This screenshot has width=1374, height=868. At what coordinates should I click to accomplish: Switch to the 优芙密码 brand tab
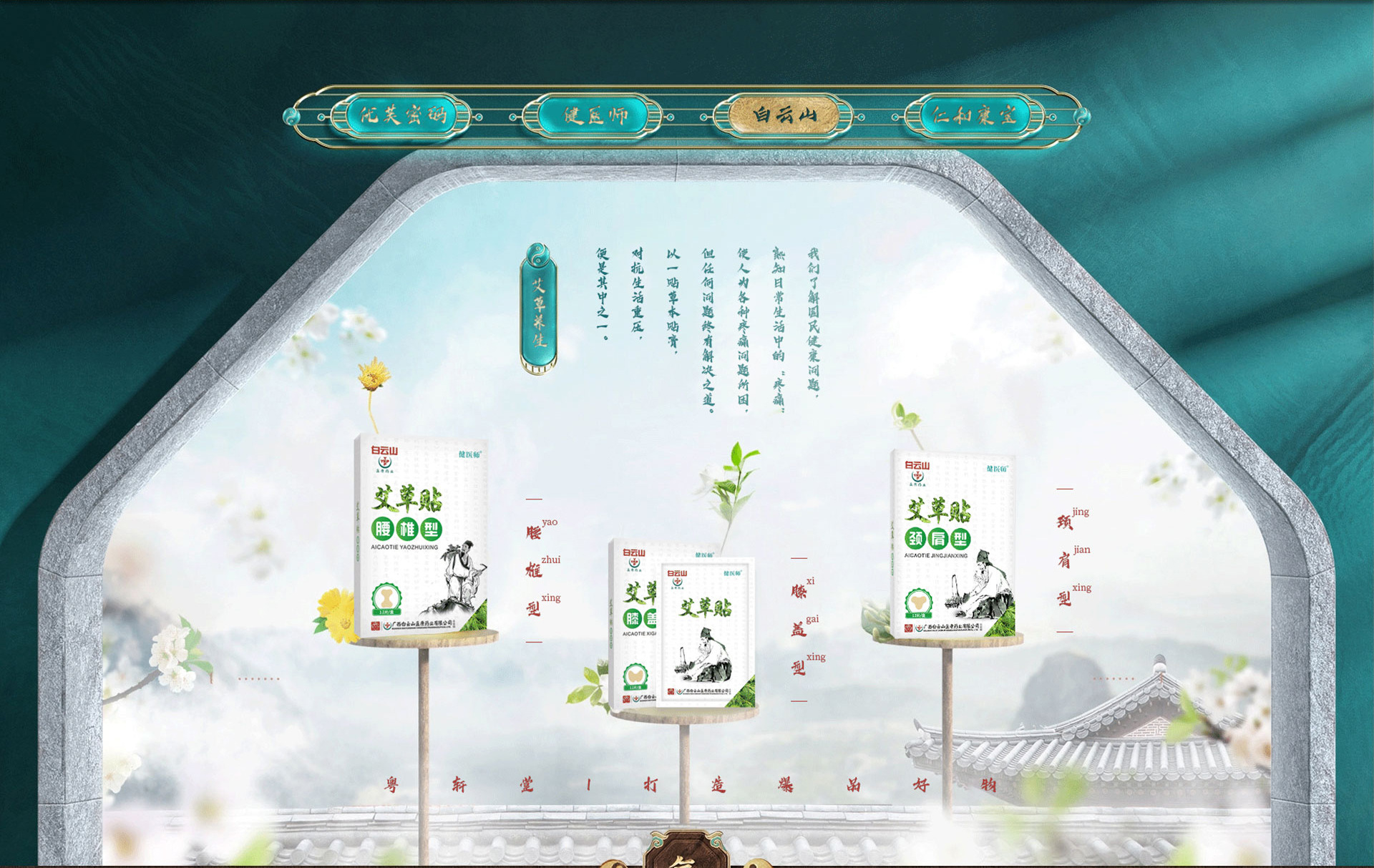point(403,115)
